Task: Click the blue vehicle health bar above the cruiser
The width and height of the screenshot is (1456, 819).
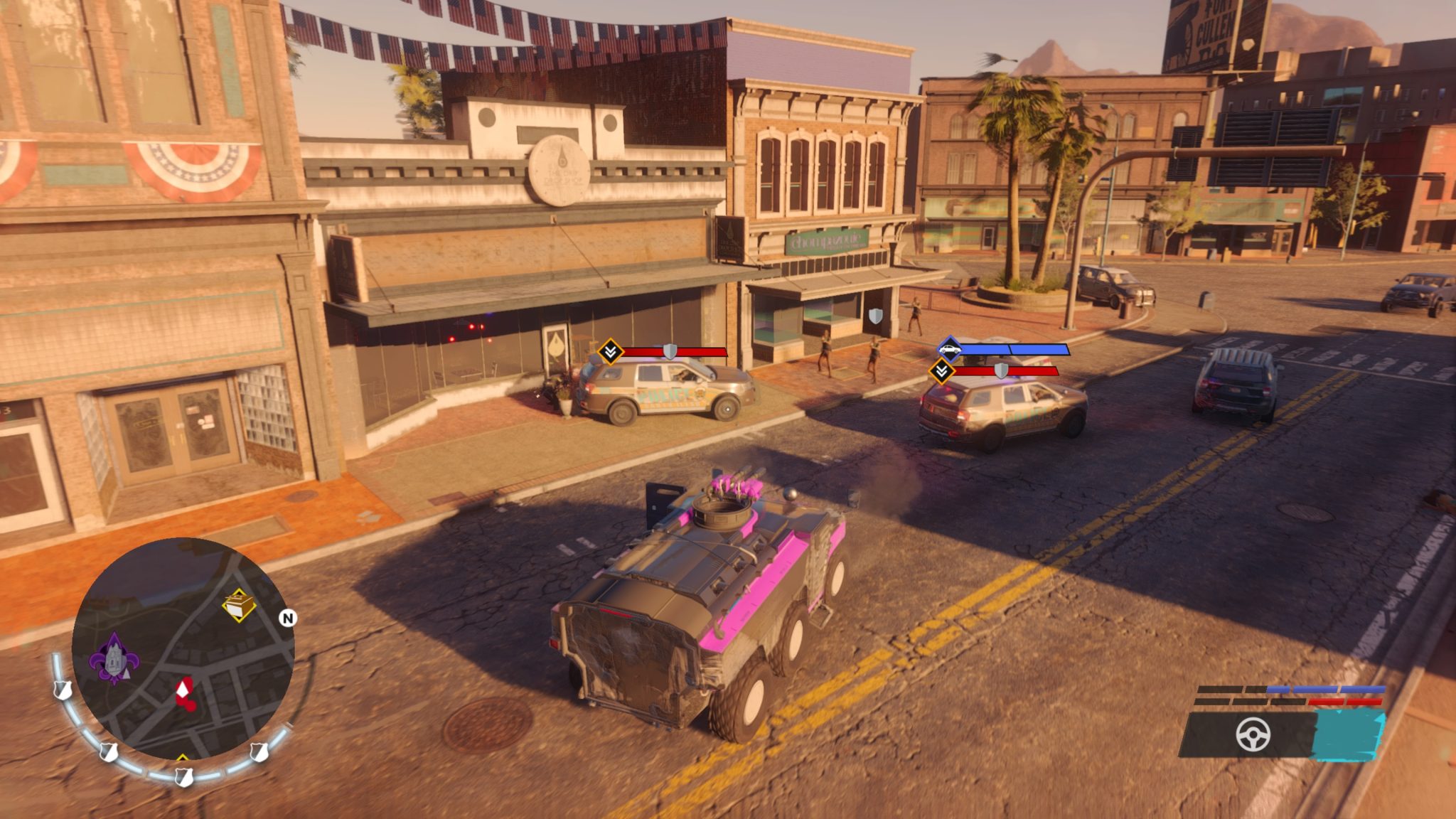Action: [x=1017, y=349]
